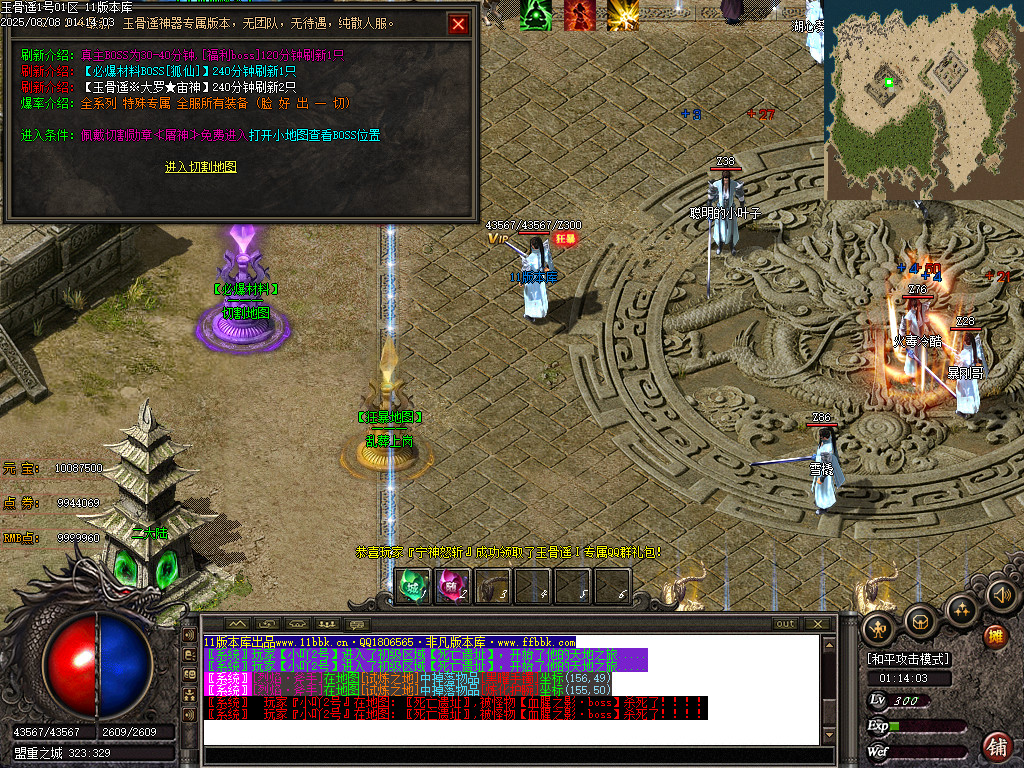Close the boss refresh info panel
The width and height of the screenshot is (1024, 768).
458,24
